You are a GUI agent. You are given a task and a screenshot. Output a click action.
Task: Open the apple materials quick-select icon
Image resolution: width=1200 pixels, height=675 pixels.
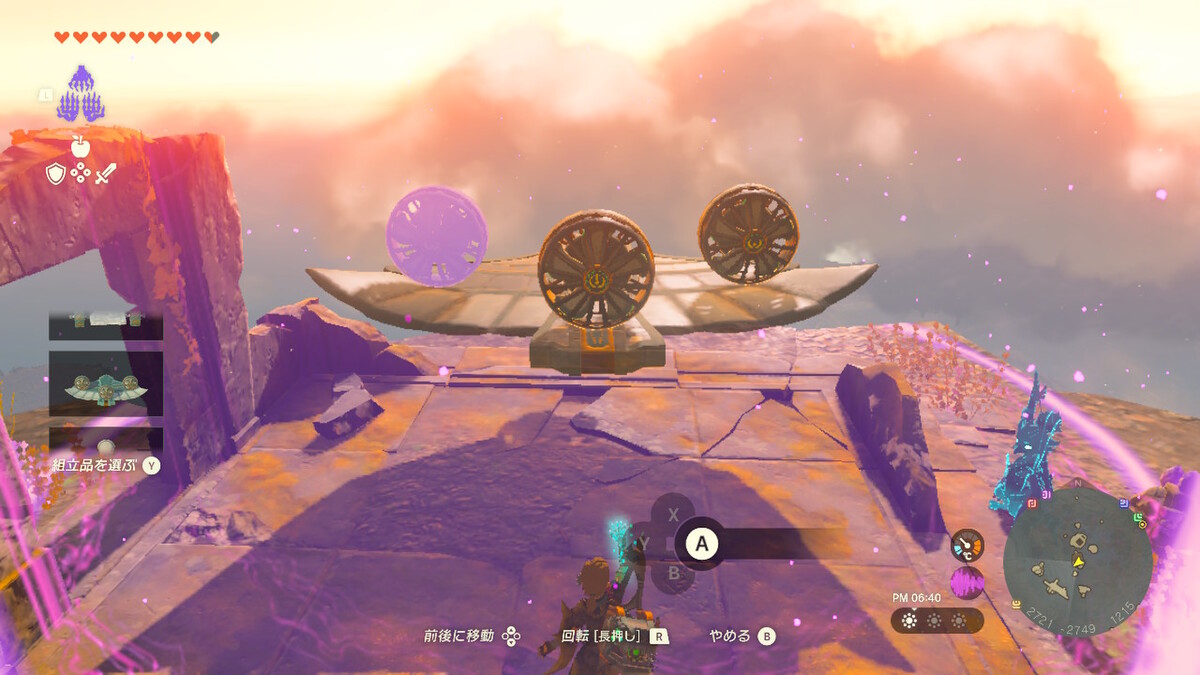(x=81, y=147)
